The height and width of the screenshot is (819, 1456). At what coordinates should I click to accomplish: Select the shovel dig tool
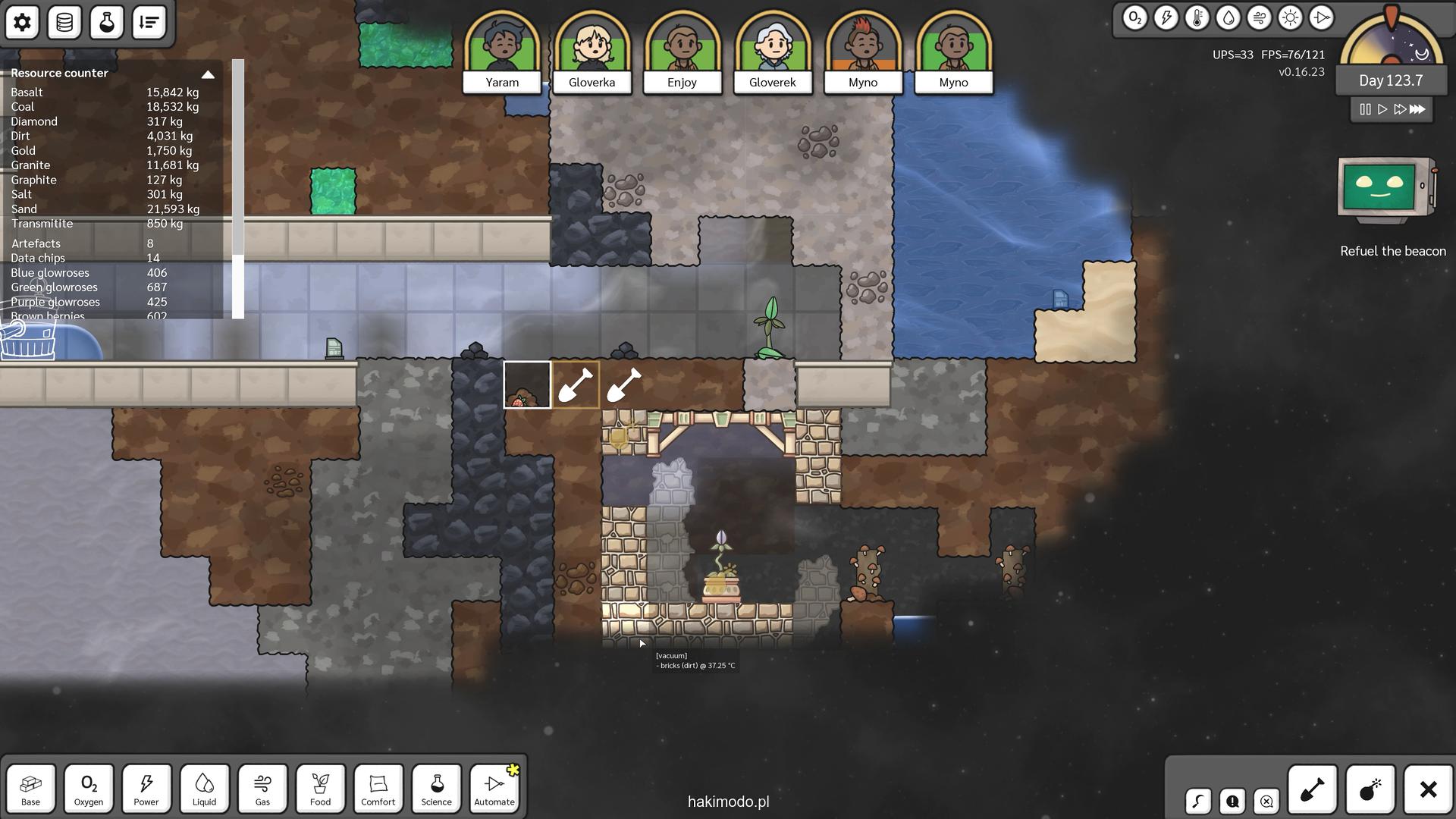click(x=1313, y=789)
